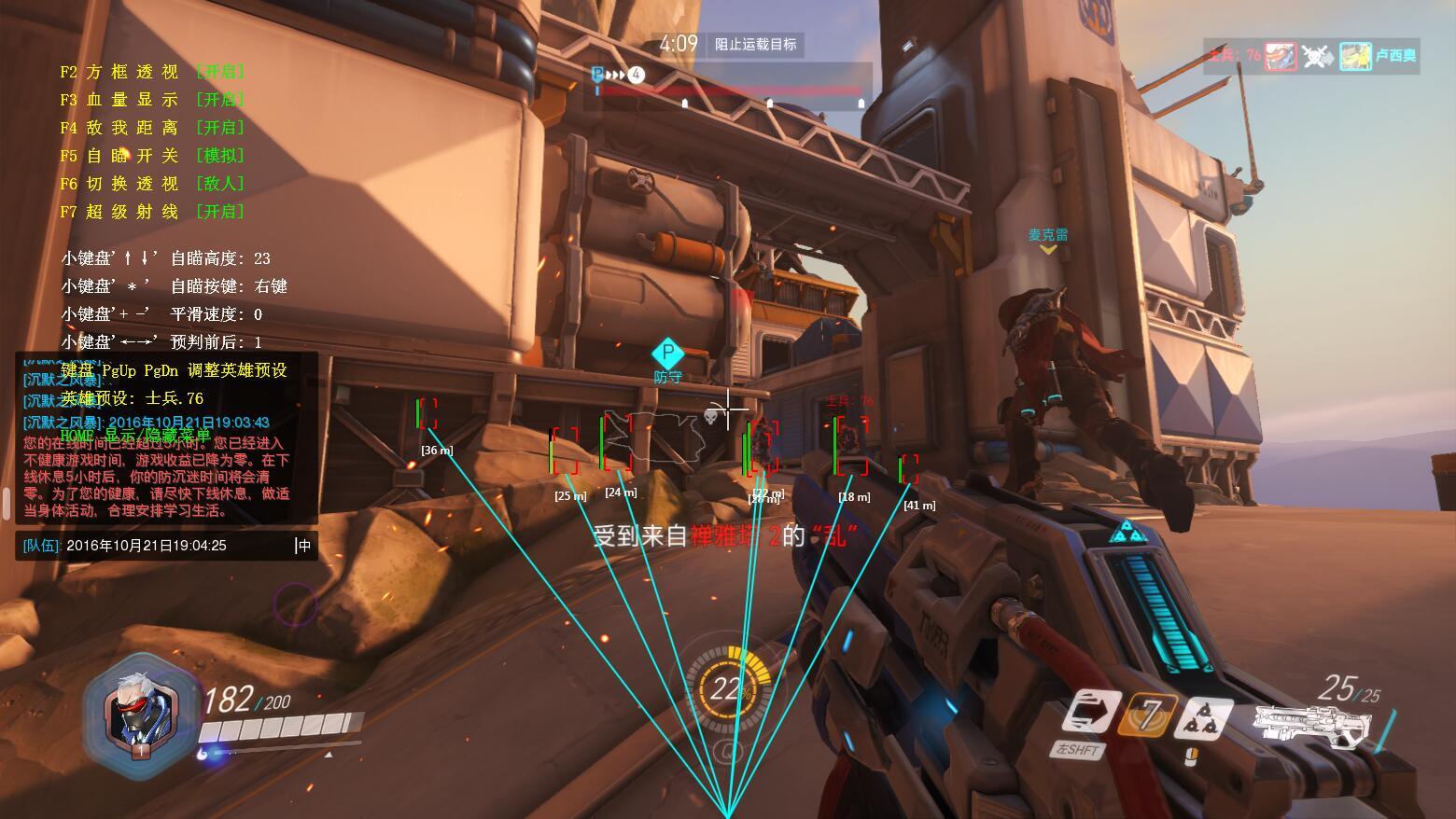
Task: Toggle the F2 方框透视 overlay option
Action: [x=152, y=72]
